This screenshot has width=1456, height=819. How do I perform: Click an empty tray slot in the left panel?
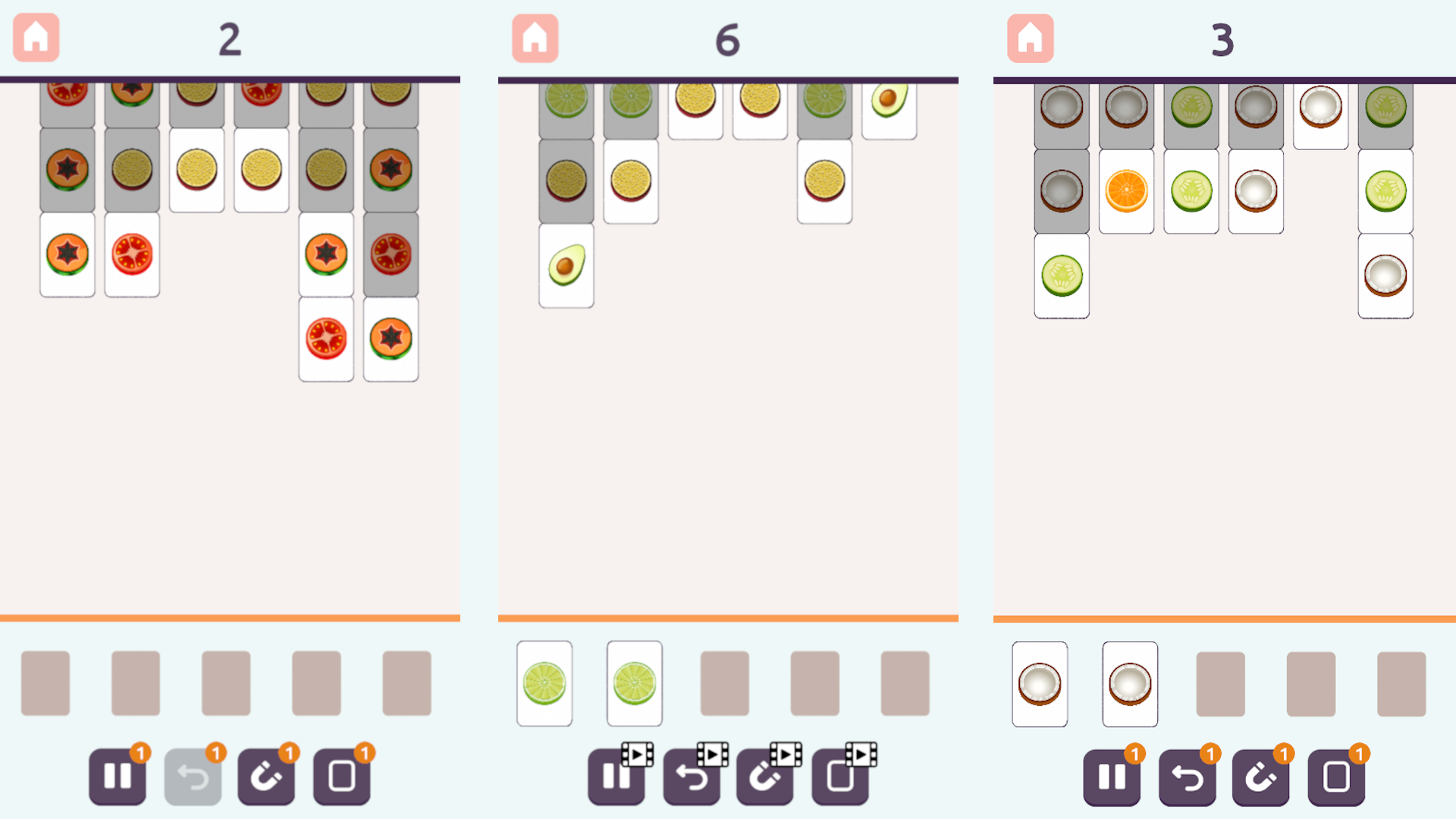tap(45, 682)
